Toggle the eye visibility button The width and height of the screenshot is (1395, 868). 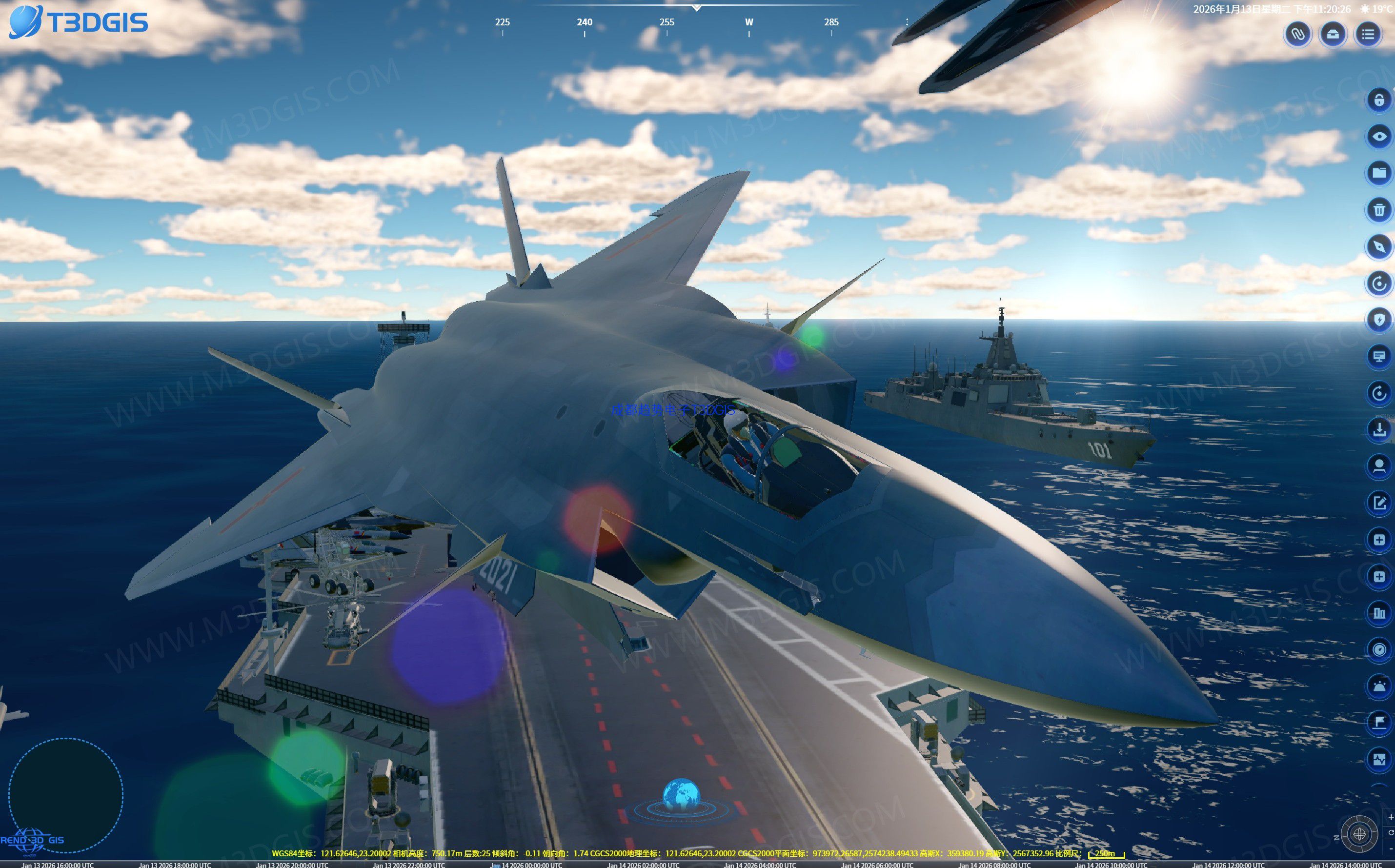coord(1379,136)
